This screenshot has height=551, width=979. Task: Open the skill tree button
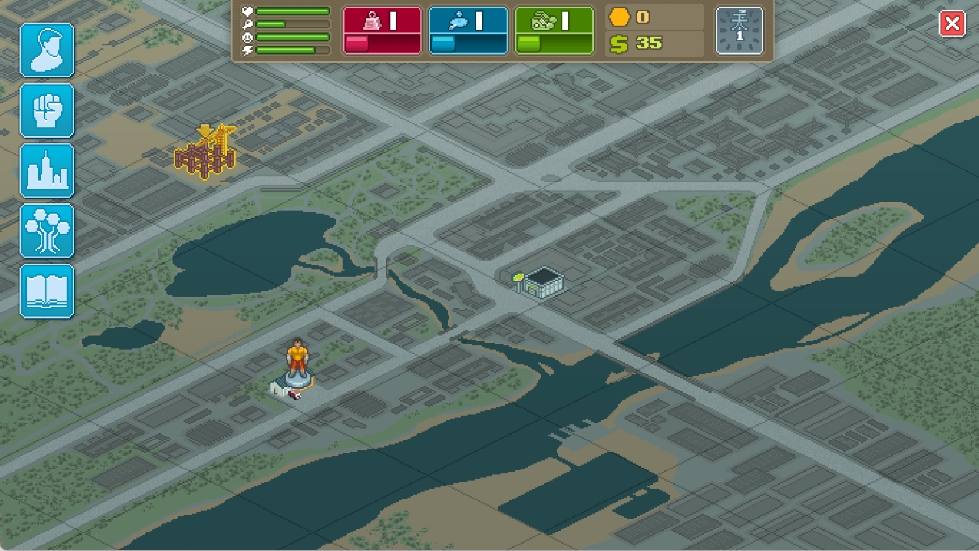point(47,230)
